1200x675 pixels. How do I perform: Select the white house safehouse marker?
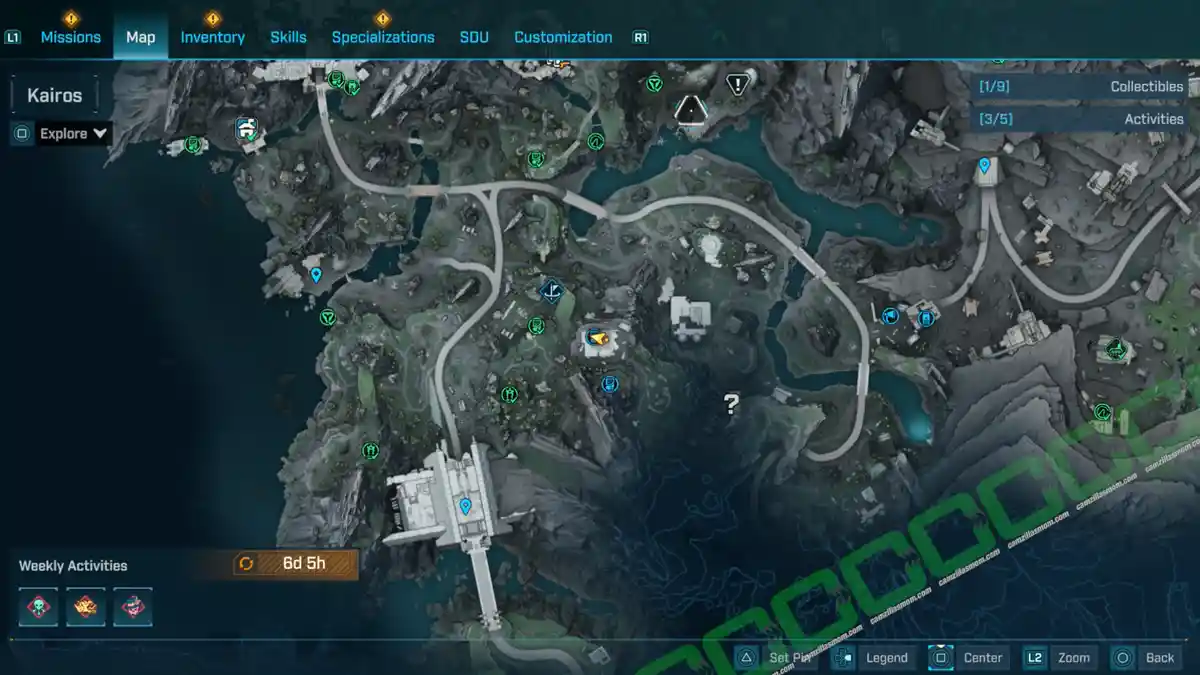pos(247,129)
